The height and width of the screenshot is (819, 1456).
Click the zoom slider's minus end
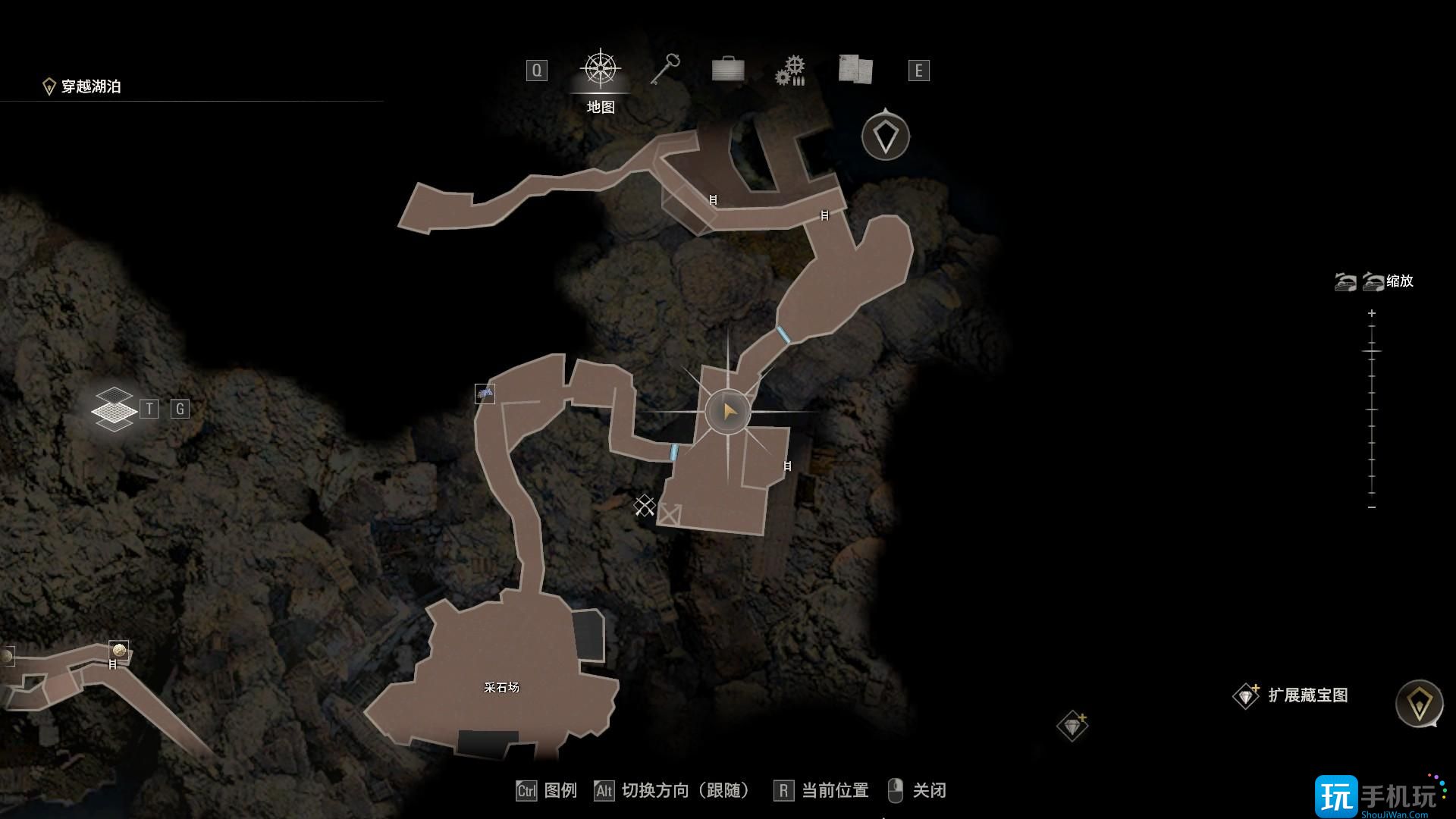coord(1371,507)
